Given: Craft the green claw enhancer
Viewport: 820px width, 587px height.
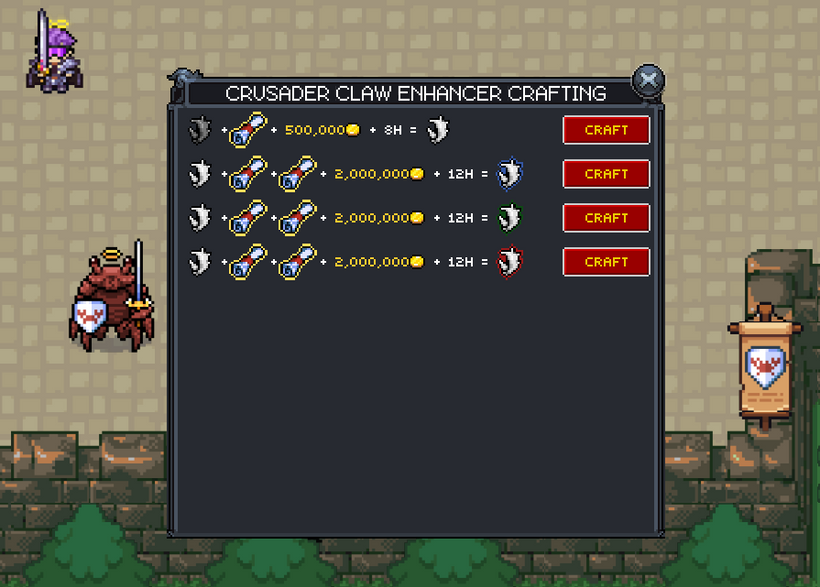Looking at the screenshot, I should click(x=606, y=218).
